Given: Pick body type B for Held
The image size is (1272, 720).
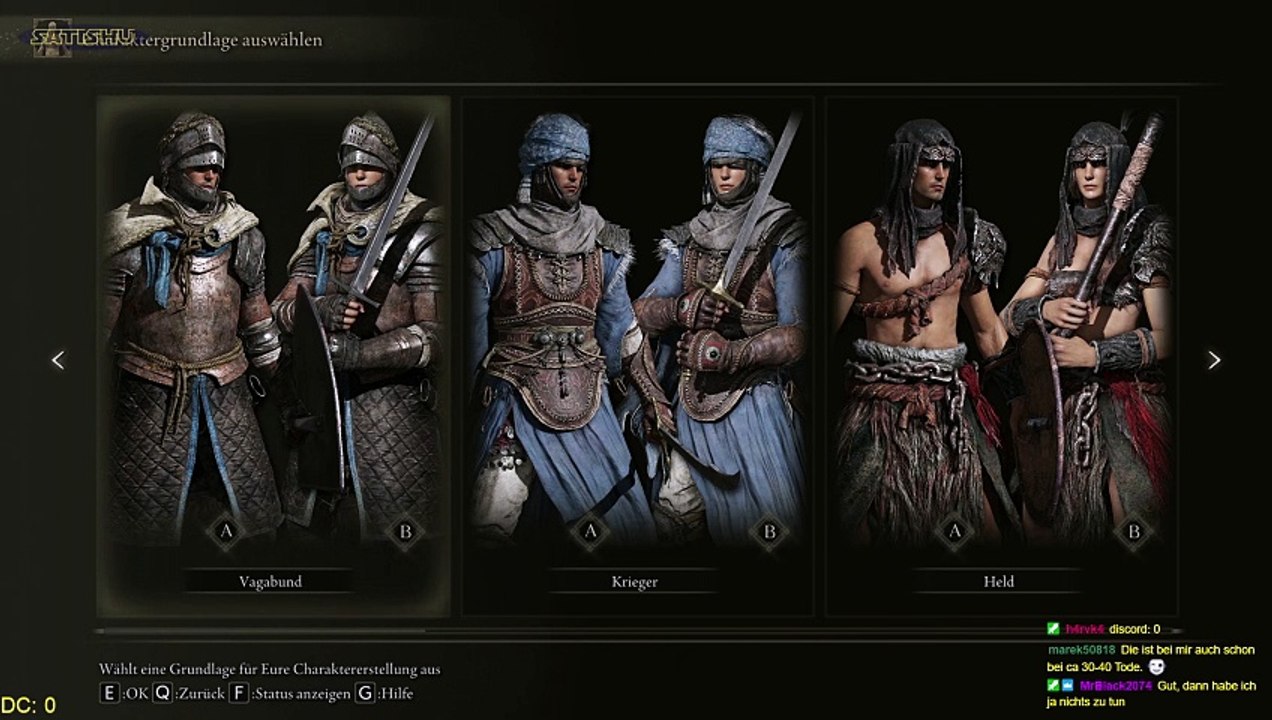Looking at the screenshot, I should (x=1134, y=532).
